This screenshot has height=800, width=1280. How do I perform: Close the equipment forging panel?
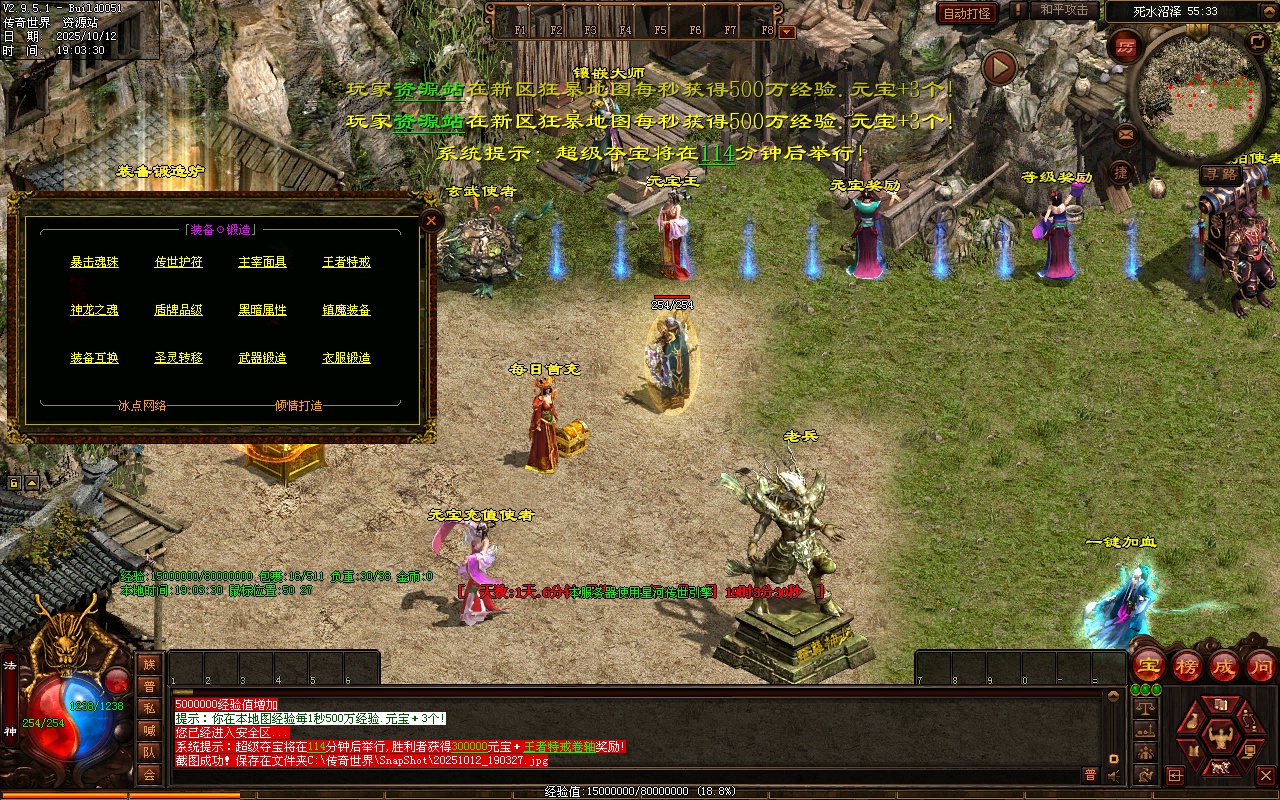(x=431, y=220)
